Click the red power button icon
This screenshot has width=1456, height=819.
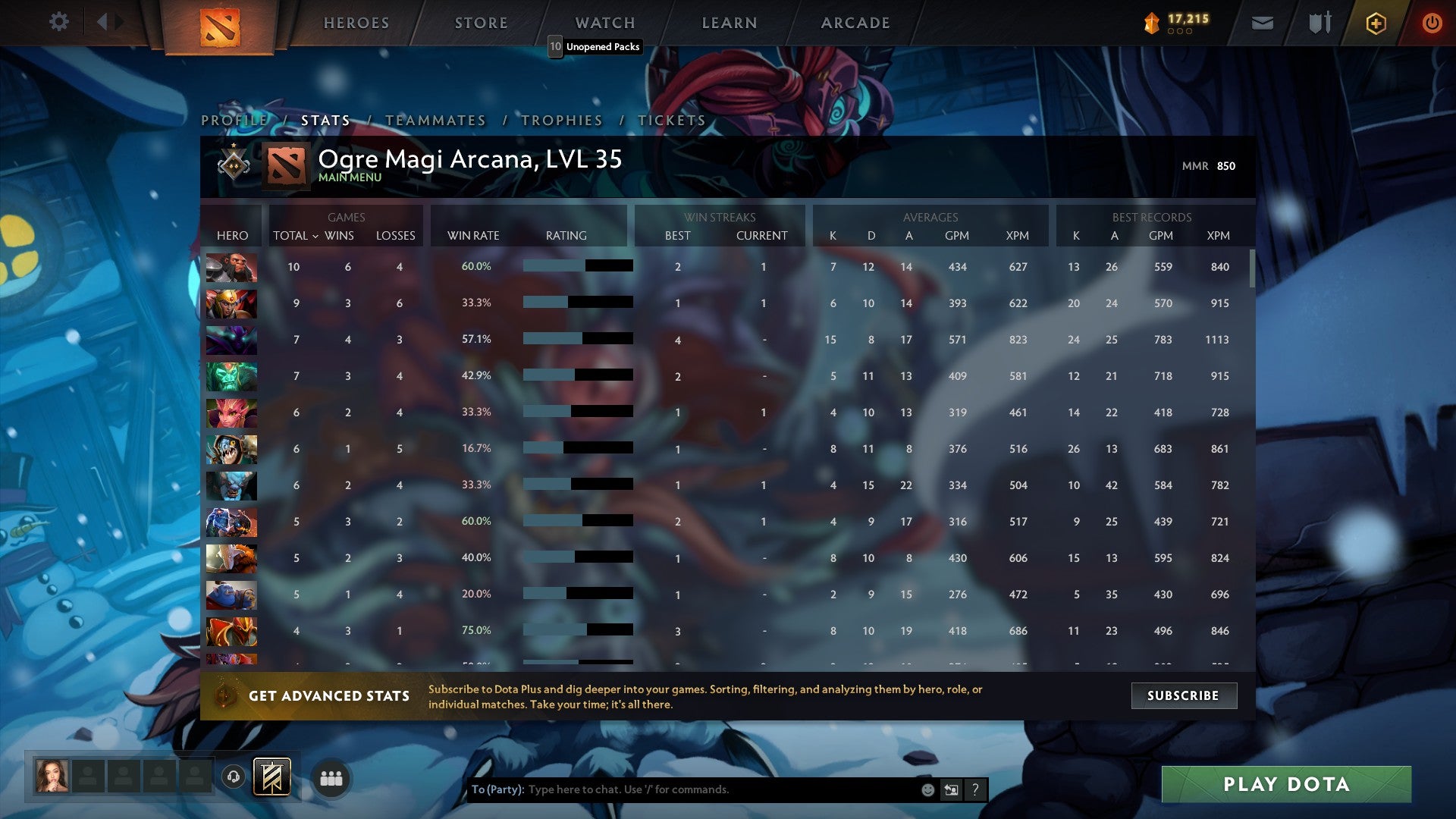coord(1432,23)
